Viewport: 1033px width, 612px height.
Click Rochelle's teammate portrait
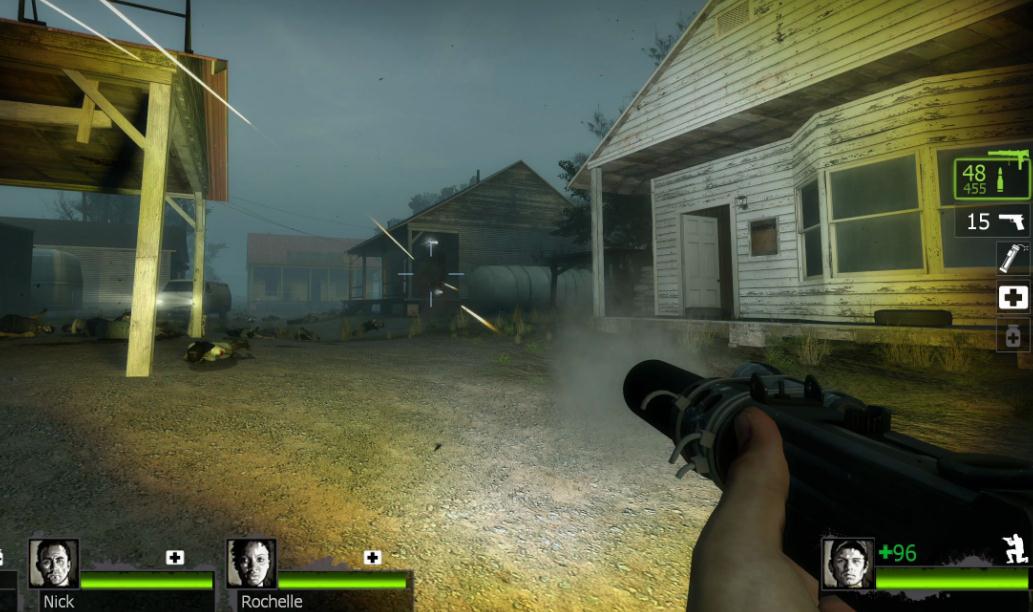251,564
